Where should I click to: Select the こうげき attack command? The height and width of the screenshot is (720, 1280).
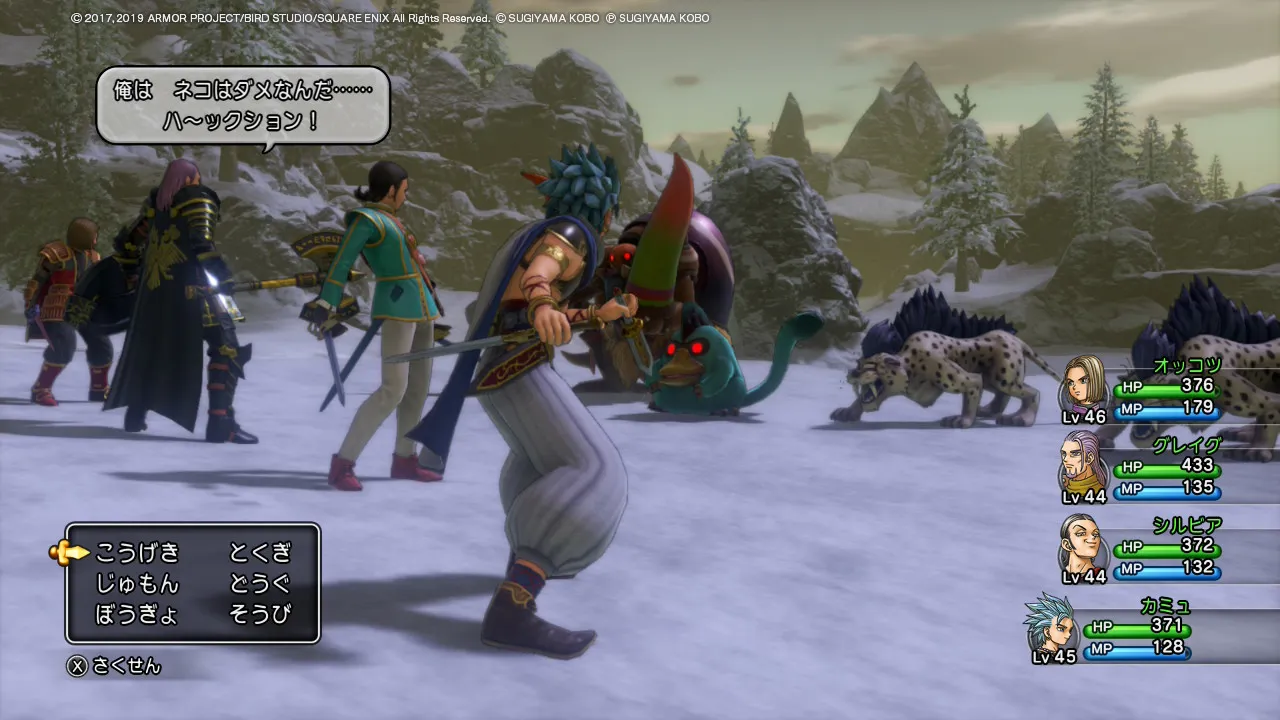pos(137,552)
